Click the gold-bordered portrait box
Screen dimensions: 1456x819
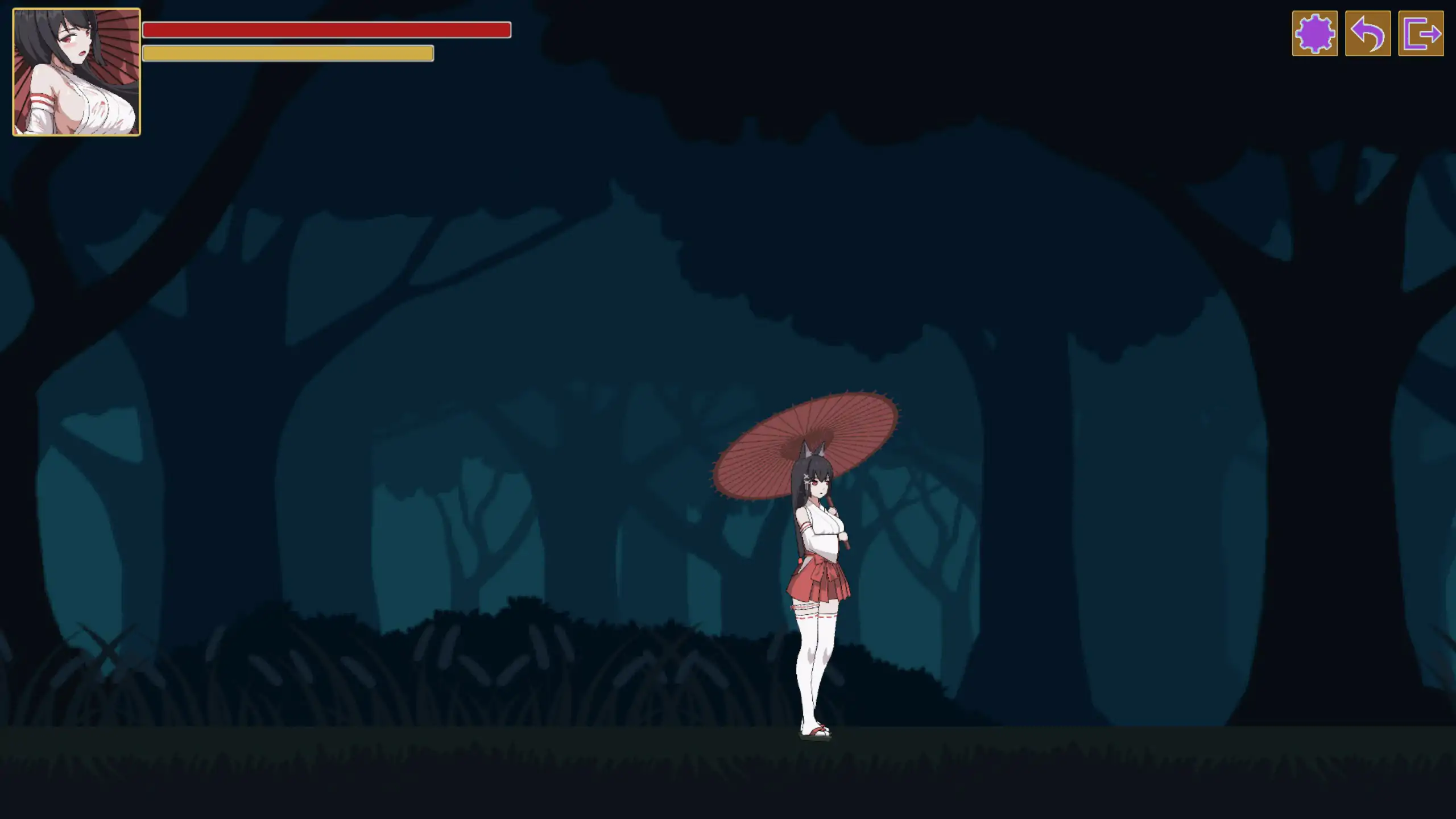pyautogui.click(x=76, y=72)
